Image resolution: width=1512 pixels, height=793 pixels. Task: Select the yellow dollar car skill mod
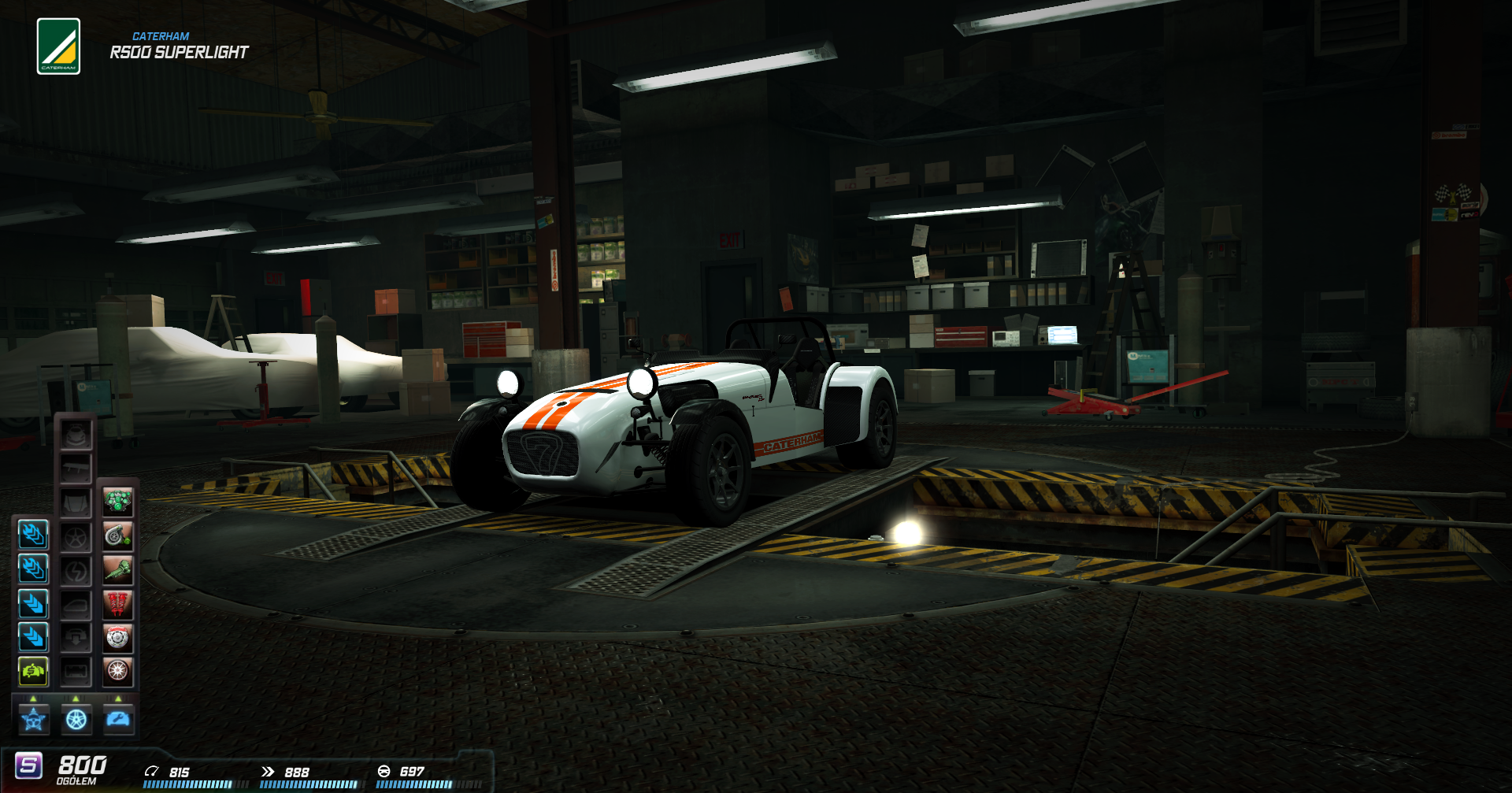pyautogui.click(x=33, y=671)
